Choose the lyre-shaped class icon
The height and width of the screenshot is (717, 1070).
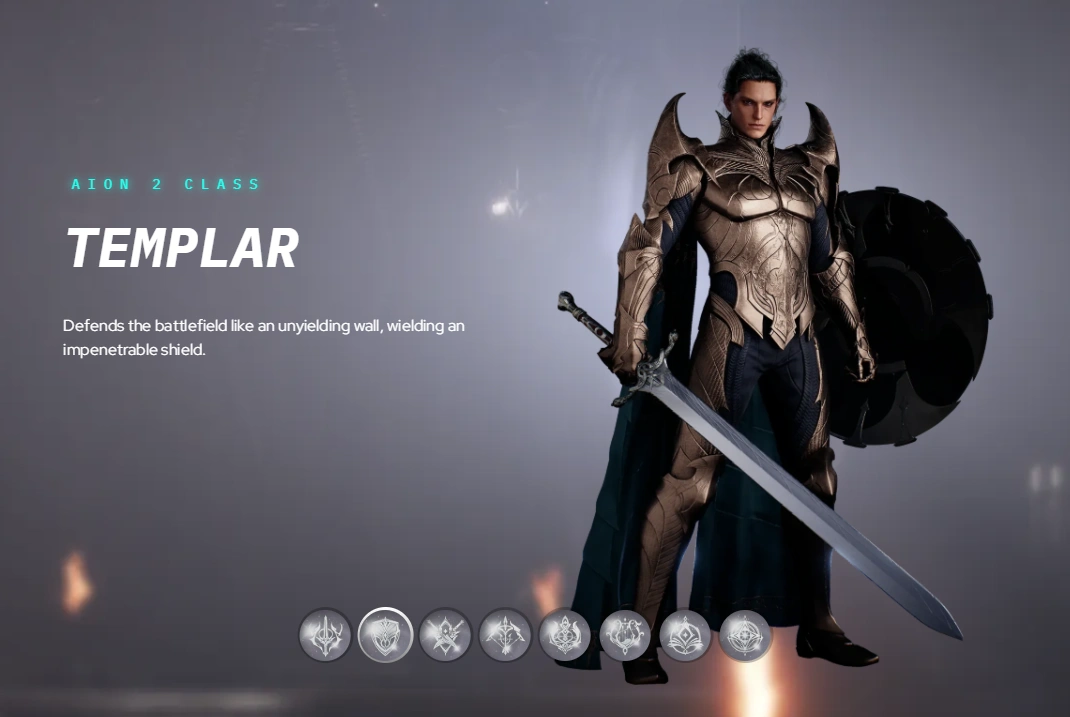coord(625,635)
